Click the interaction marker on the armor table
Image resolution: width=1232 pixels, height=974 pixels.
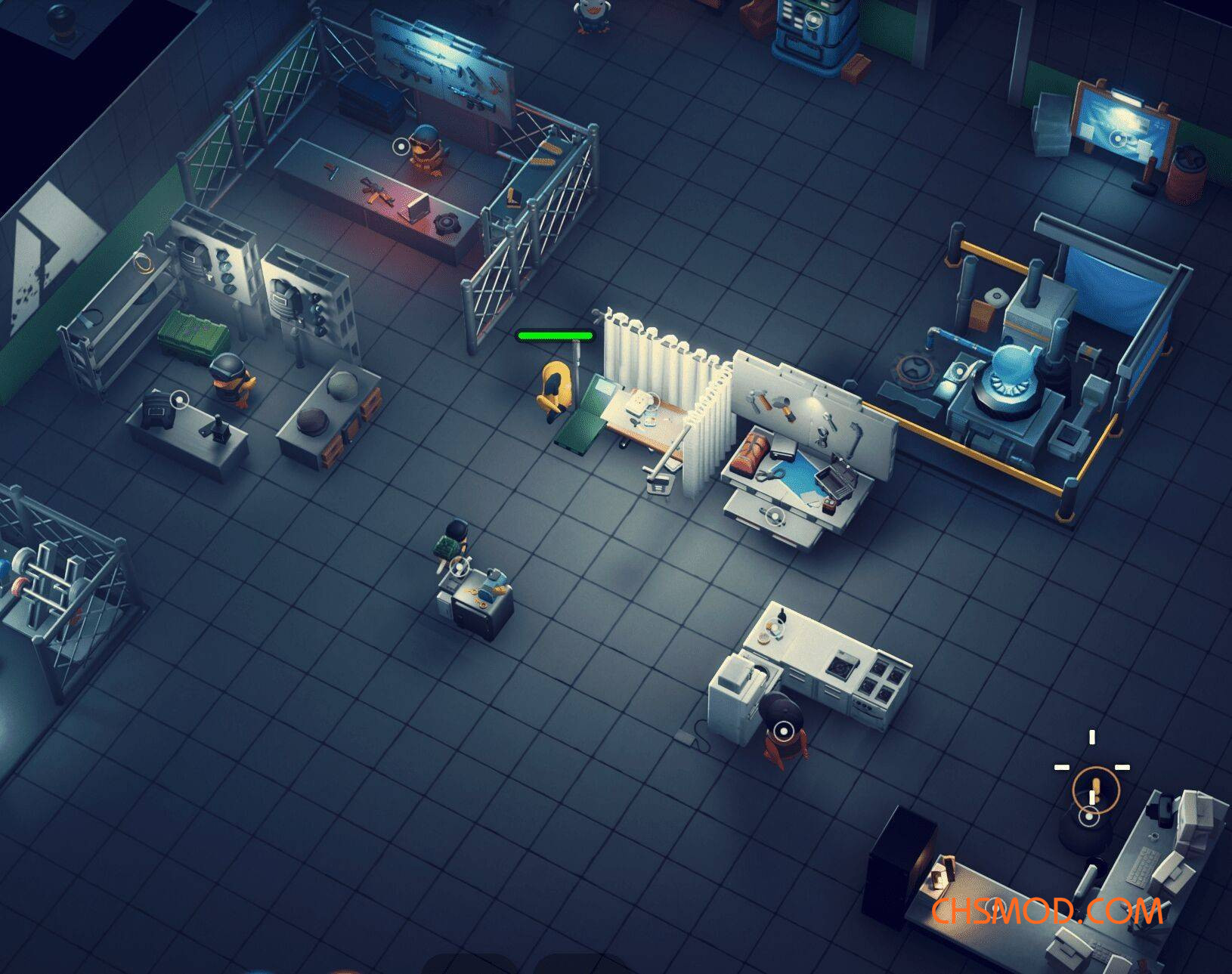(x=179, y=400)
